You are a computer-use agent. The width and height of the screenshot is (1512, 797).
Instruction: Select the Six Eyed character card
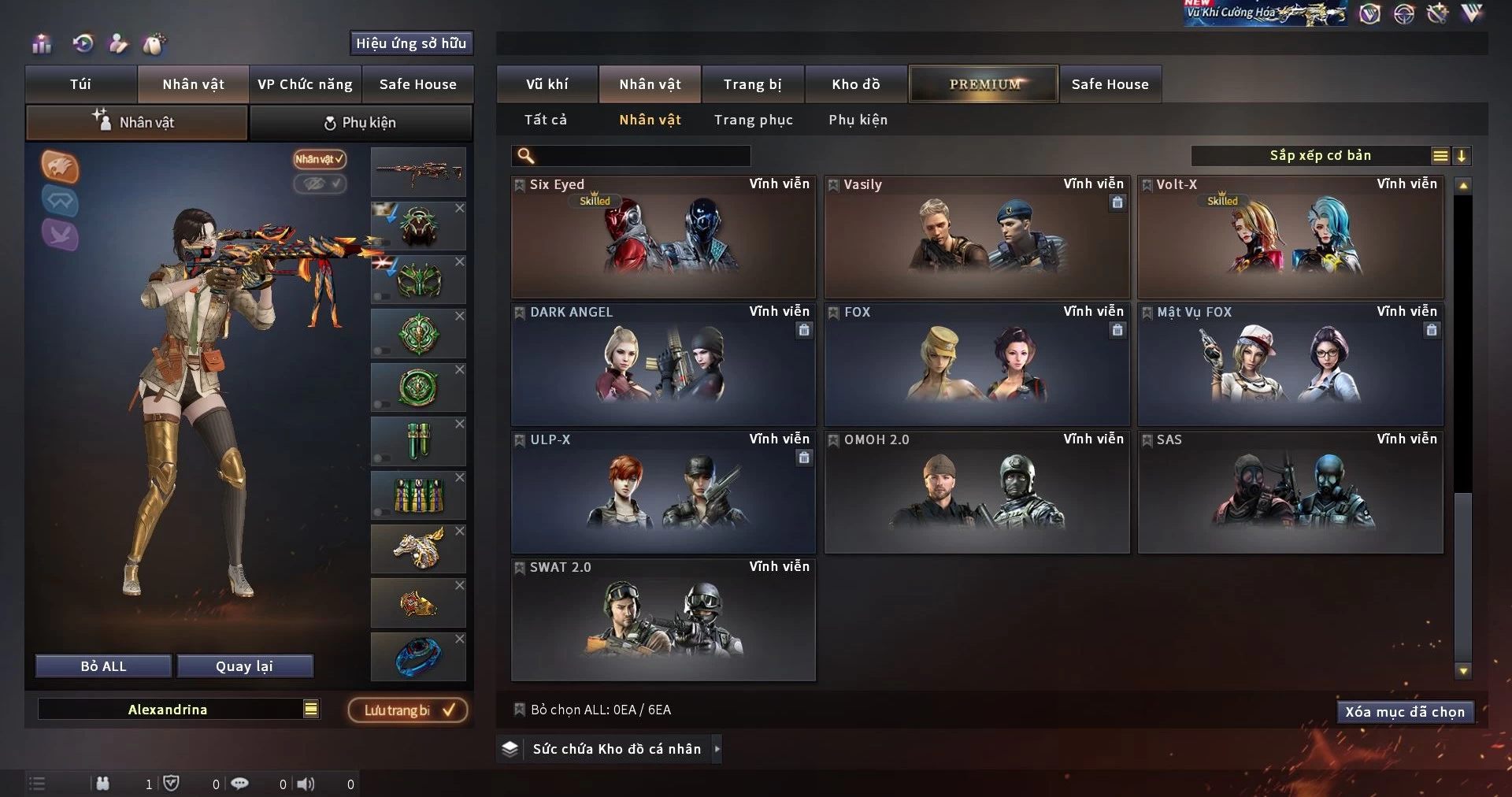[662, 236]
